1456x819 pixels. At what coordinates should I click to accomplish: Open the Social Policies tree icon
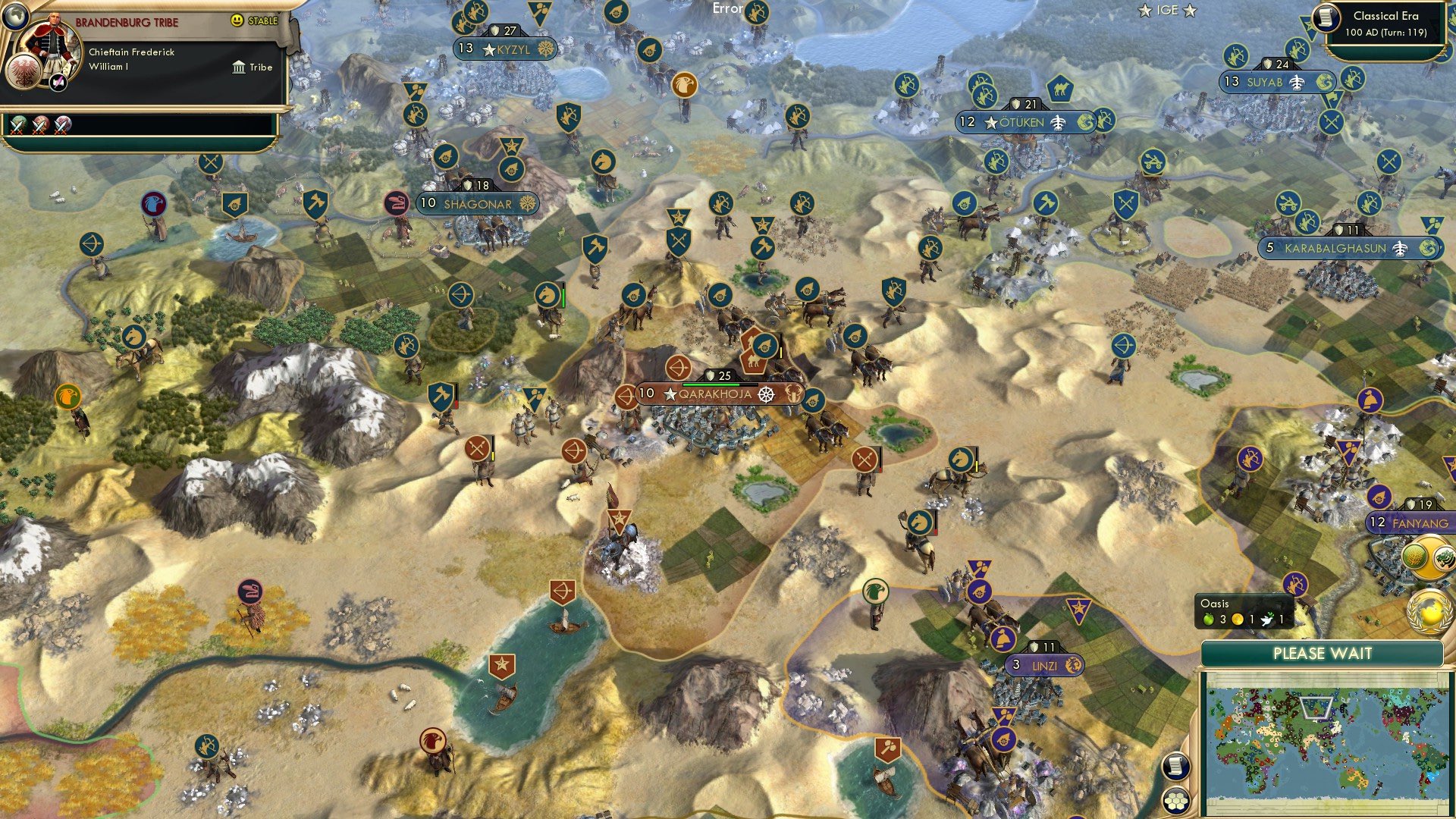point(58,83)
